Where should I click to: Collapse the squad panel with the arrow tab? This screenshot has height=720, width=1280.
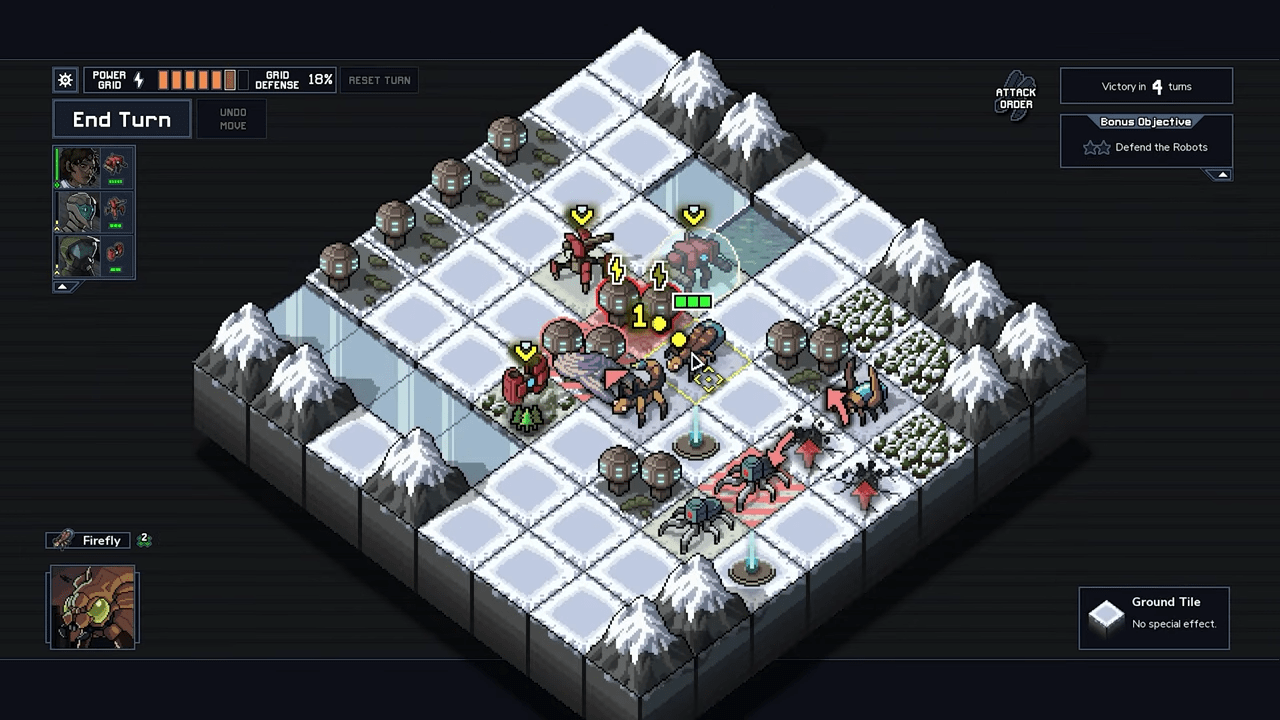click(x=62, y=287)
